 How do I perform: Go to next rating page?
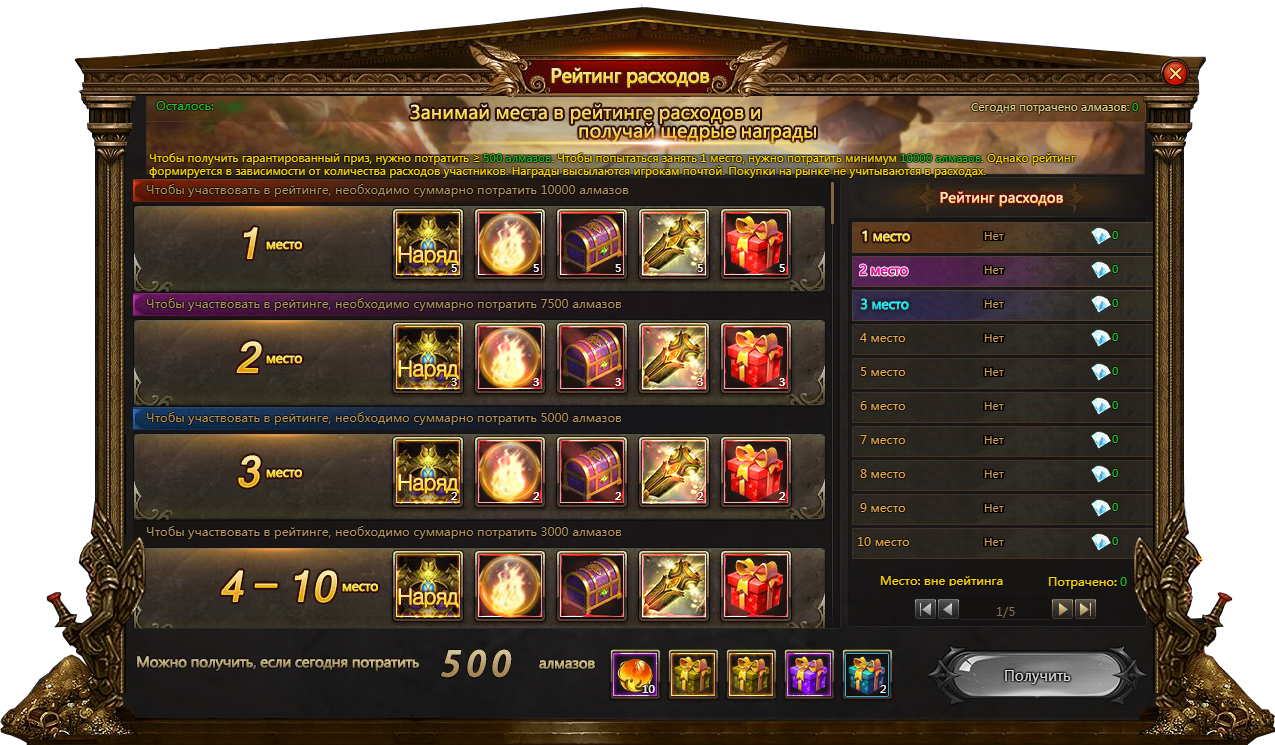click(1063, 609)
